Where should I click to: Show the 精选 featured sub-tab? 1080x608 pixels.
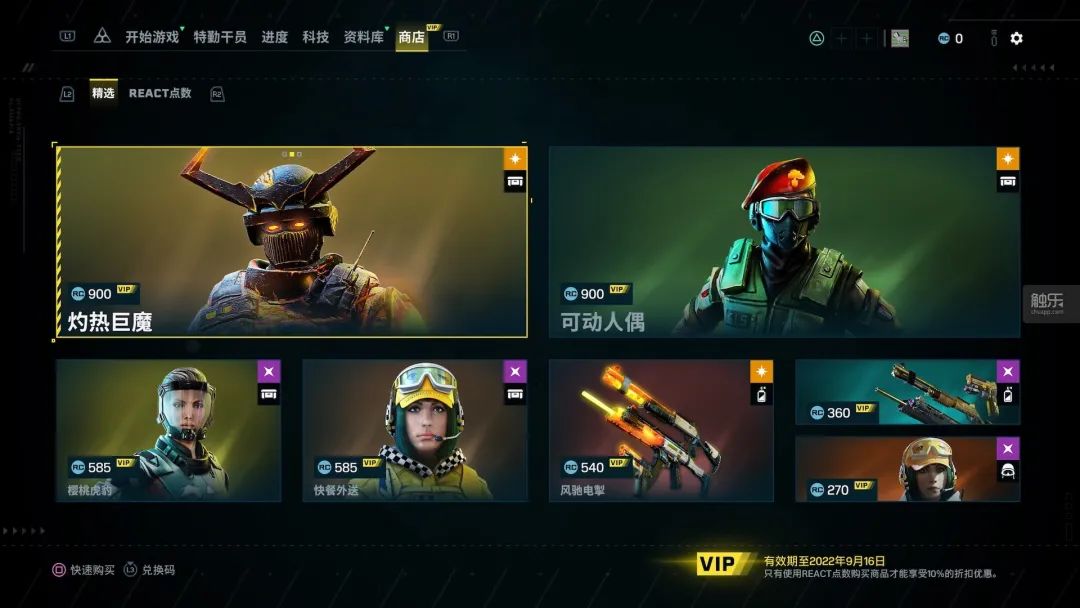click(x=103, y=93)
